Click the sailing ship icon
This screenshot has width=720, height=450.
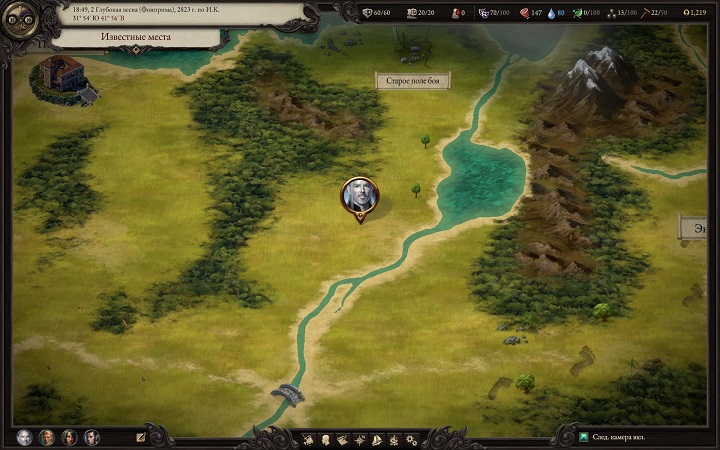coord(377,440)
